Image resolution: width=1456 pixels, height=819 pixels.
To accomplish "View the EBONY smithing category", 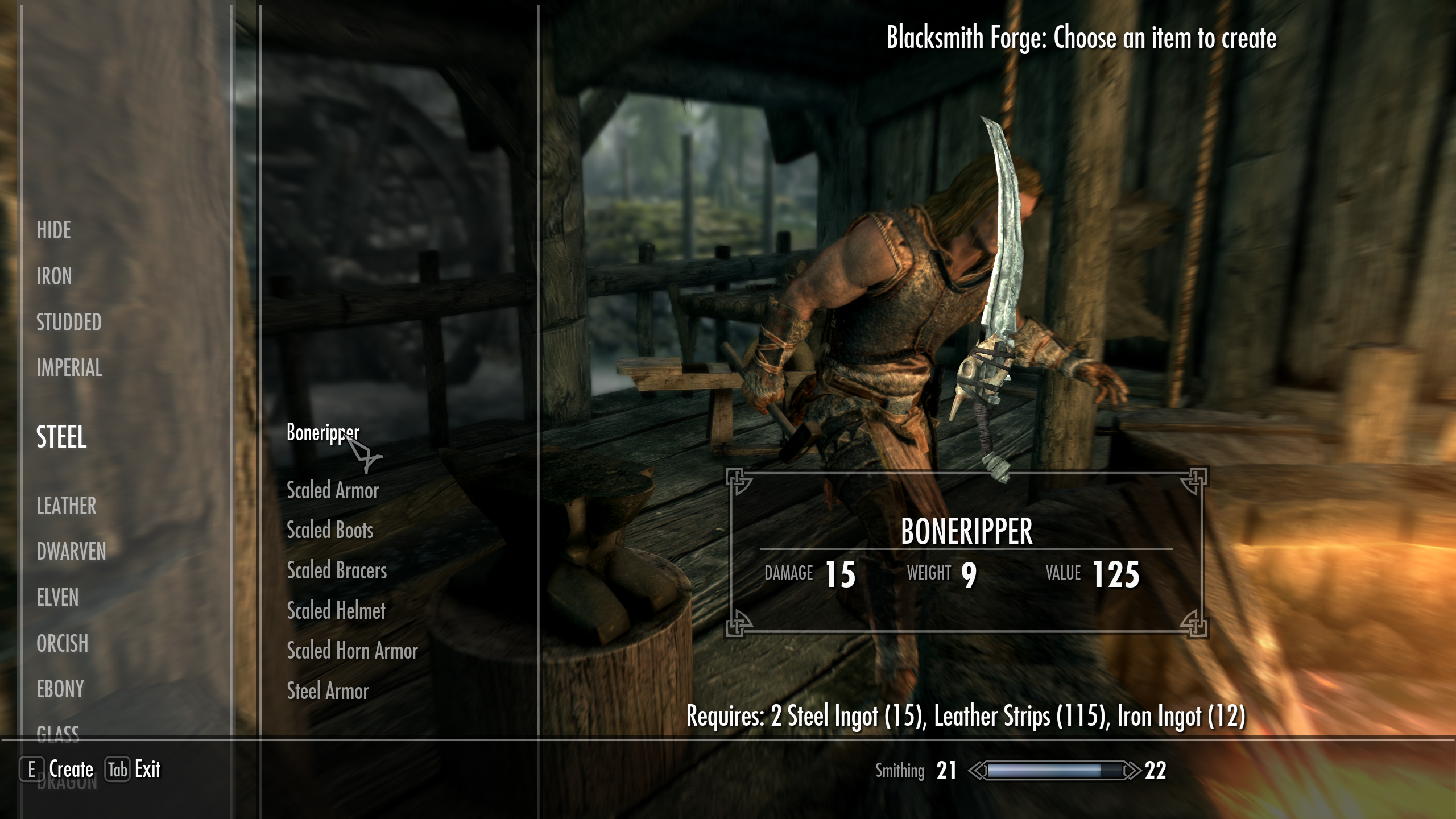I will 61,690.
